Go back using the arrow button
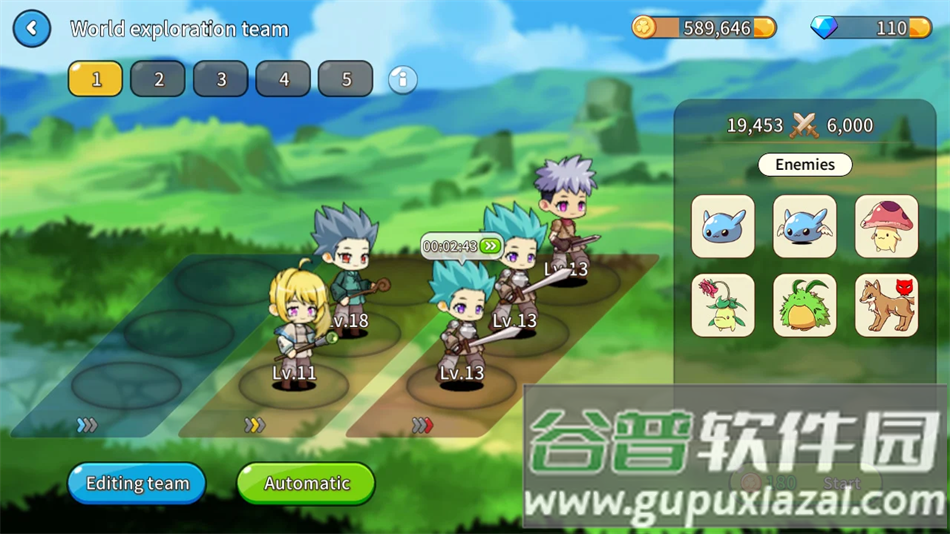950x534 pixels. [32, 29]
